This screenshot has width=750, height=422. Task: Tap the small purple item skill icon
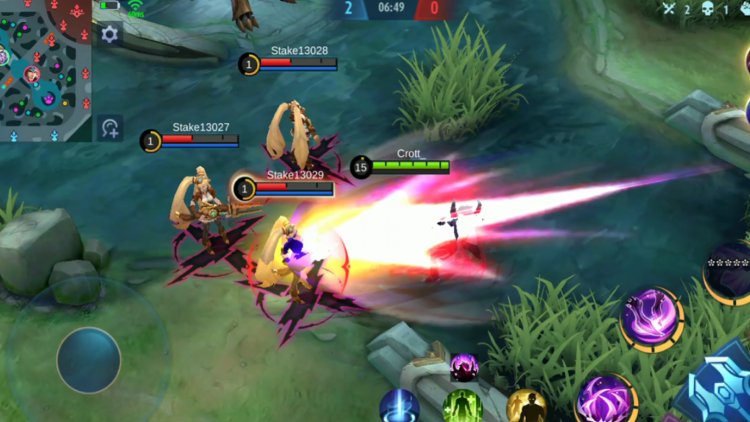click(464, 367)
